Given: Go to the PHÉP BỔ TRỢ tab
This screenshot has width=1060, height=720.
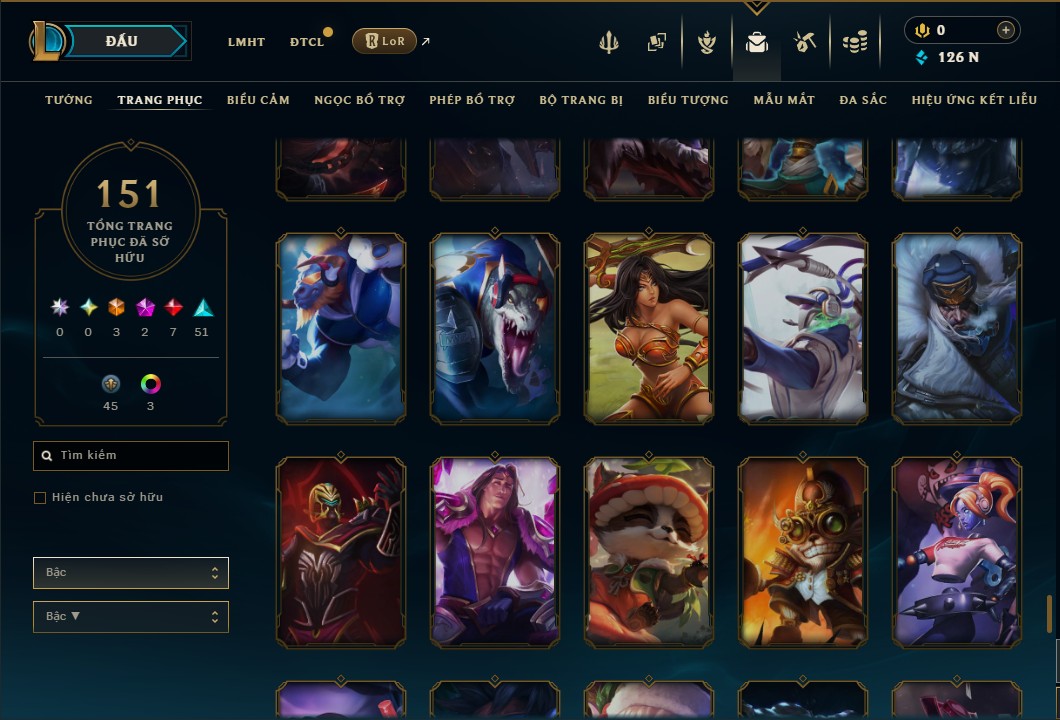Looking at the screenshot, I should (x=472, y=100).
